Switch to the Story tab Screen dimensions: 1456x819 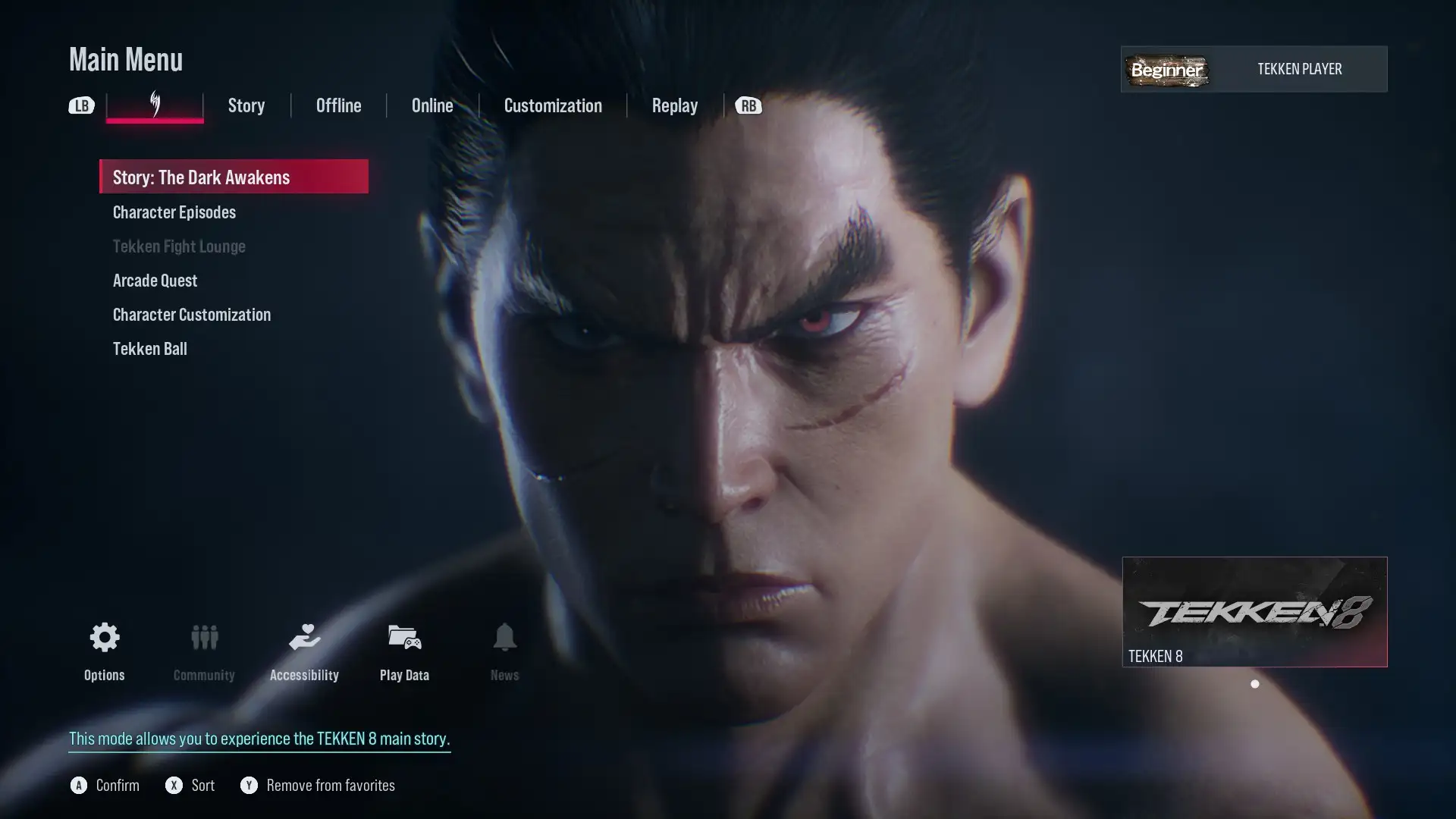tap(246, 105)
